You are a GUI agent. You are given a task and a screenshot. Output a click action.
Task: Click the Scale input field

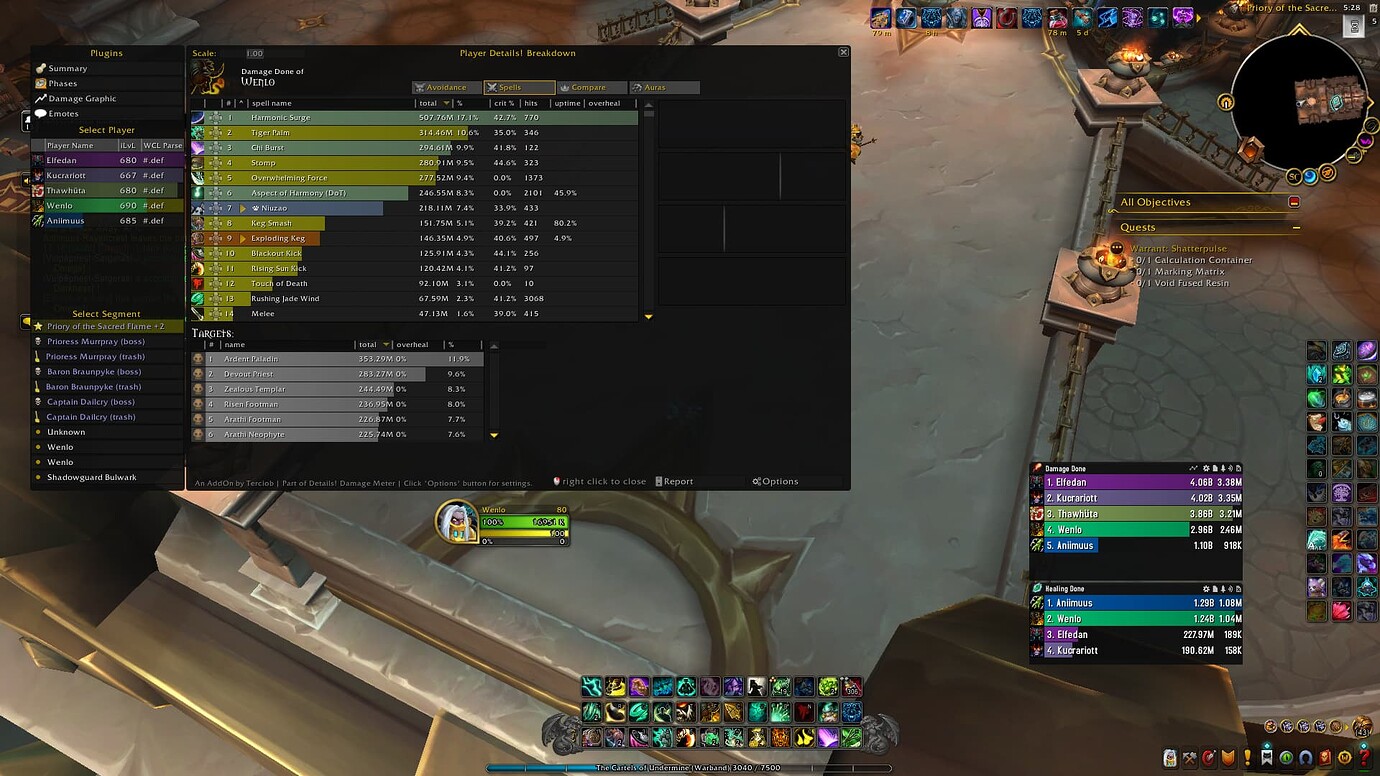click(254, 52)
